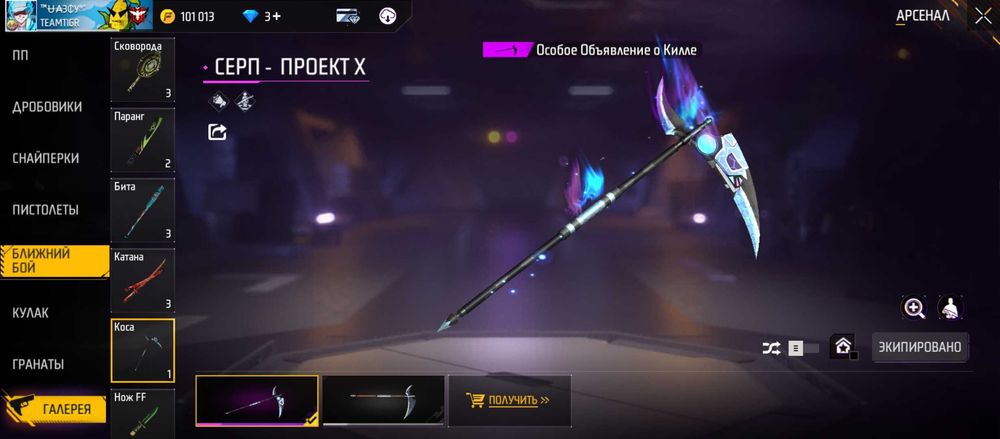Click the Экипировано button
The width and height of the screenshot is (1000, 439).
[x=920, y=348]
